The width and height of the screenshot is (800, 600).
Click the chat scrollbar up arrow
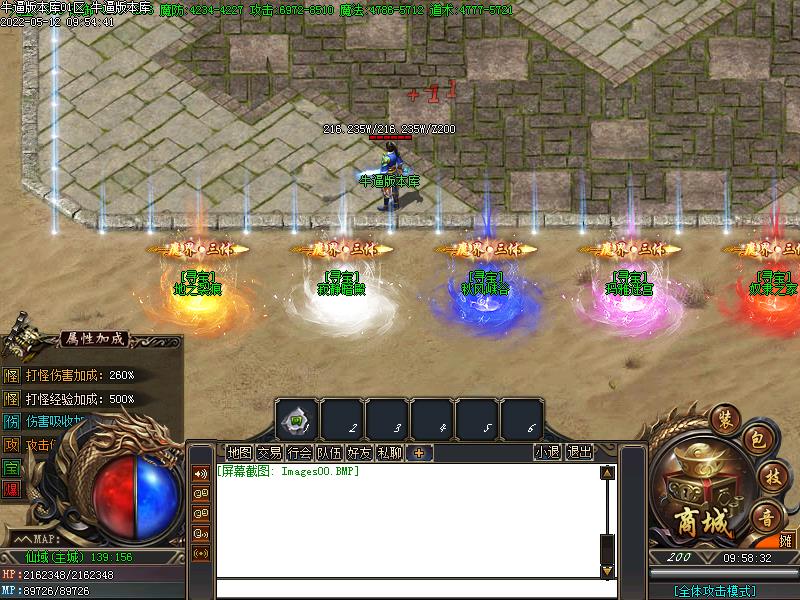[605, 472]
